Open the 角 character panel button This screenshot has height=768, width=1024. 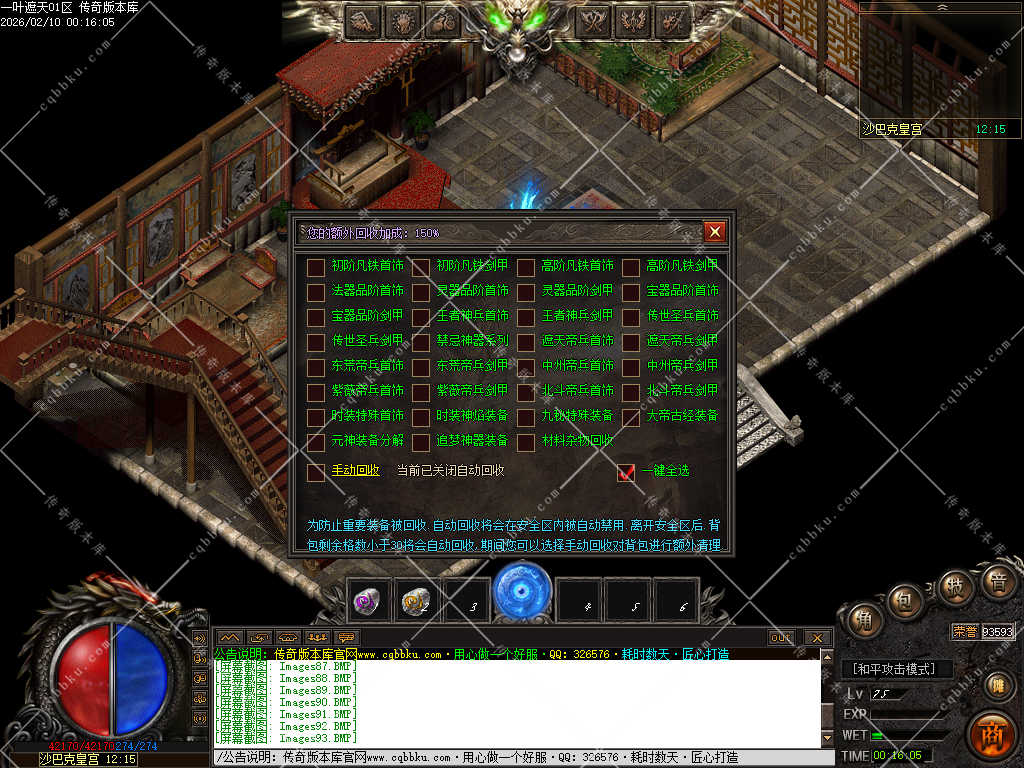[862, 620]
